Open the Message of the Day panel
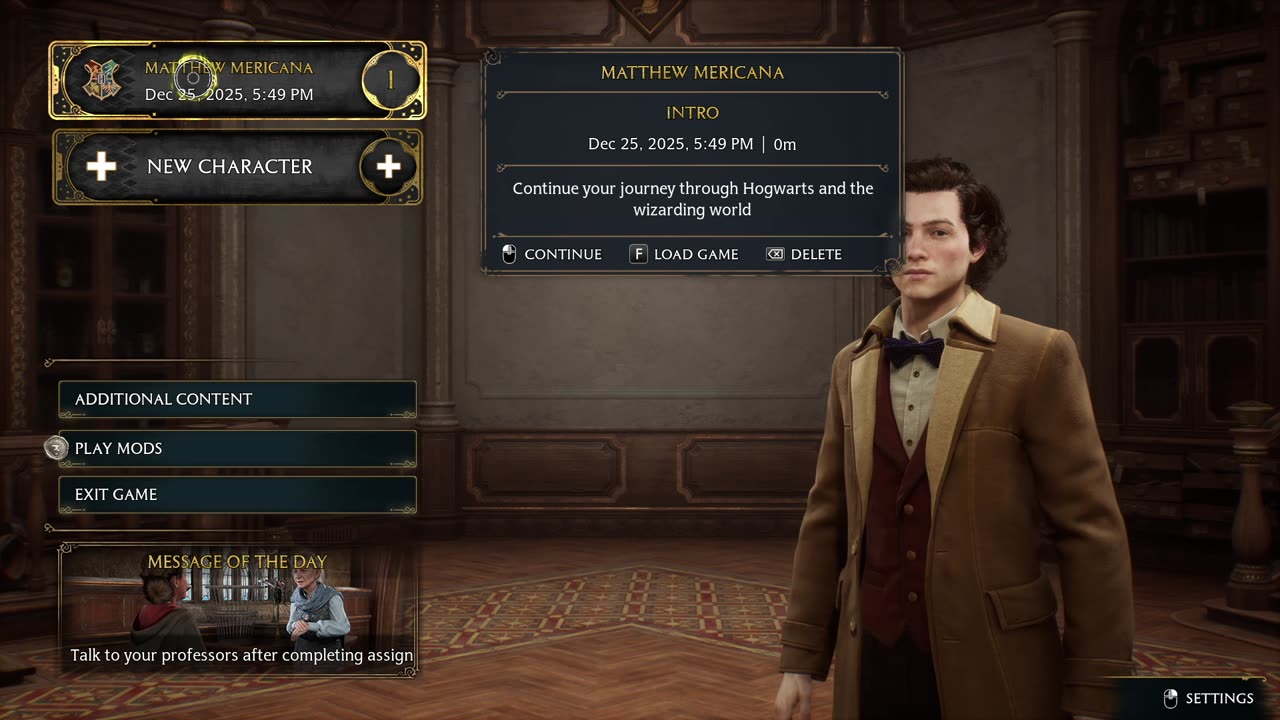 click(238, 610)
